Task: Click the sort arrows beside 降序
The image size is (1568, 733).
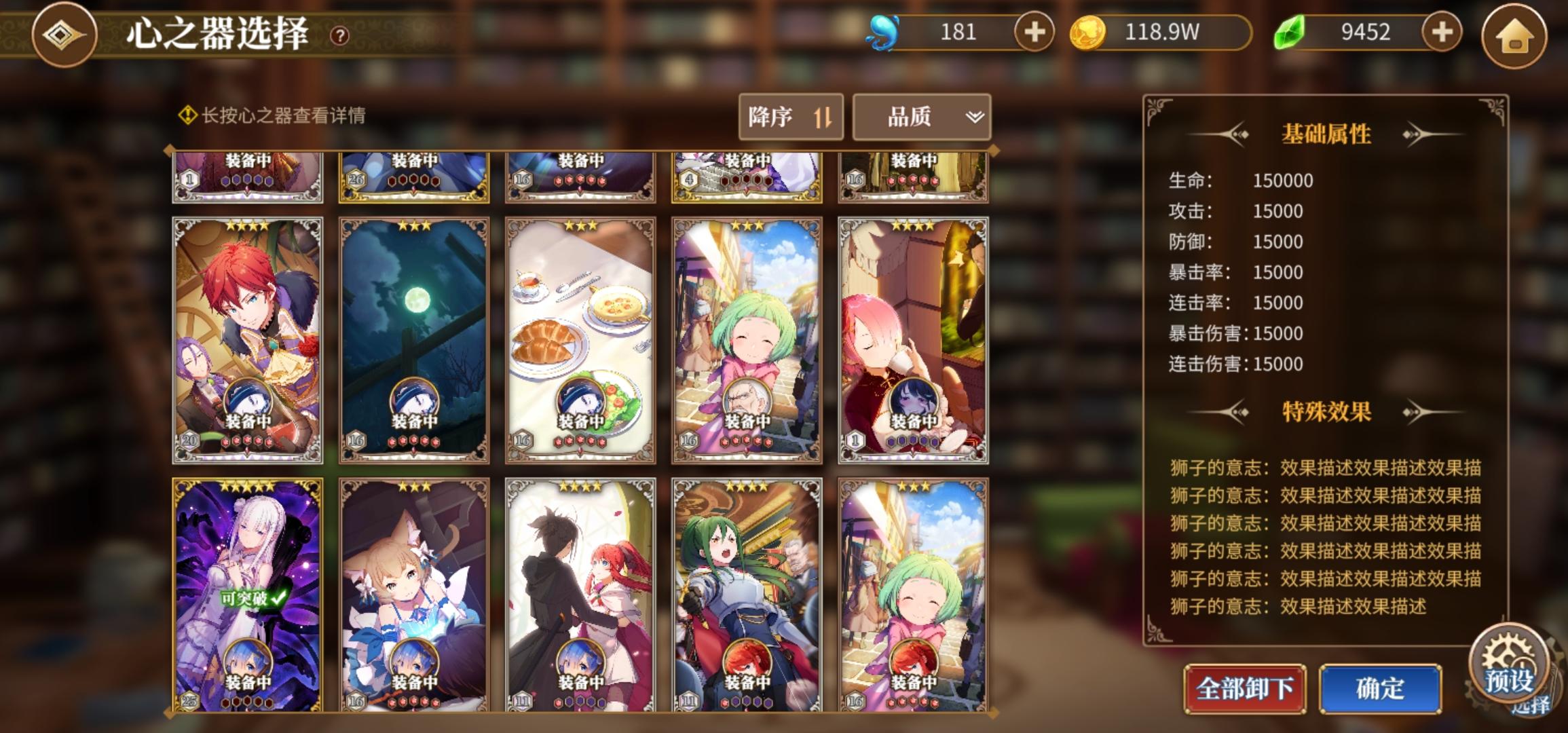Action: point(823,117)
